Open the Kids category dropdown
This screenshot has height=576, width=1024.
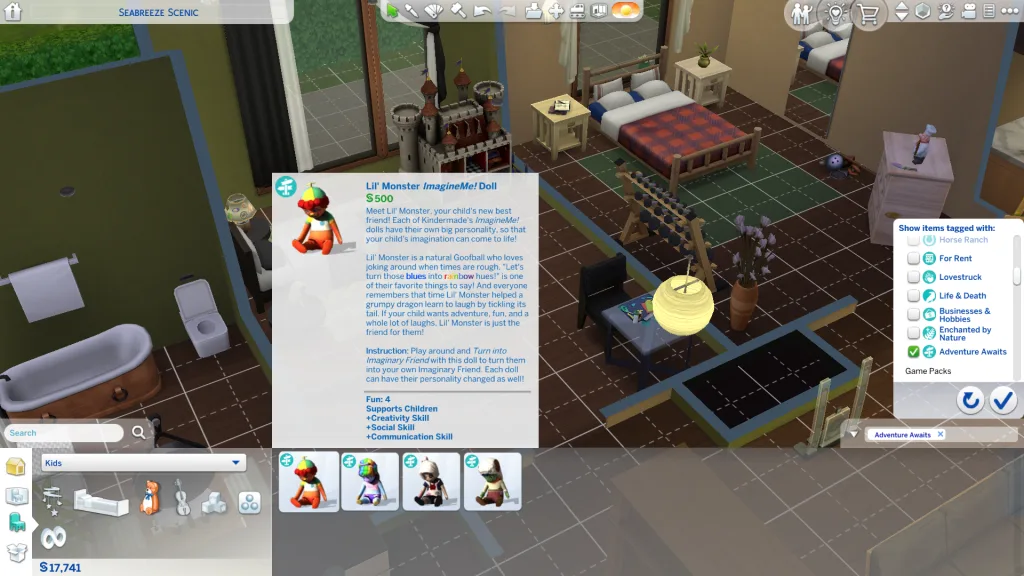click(143, 463)
